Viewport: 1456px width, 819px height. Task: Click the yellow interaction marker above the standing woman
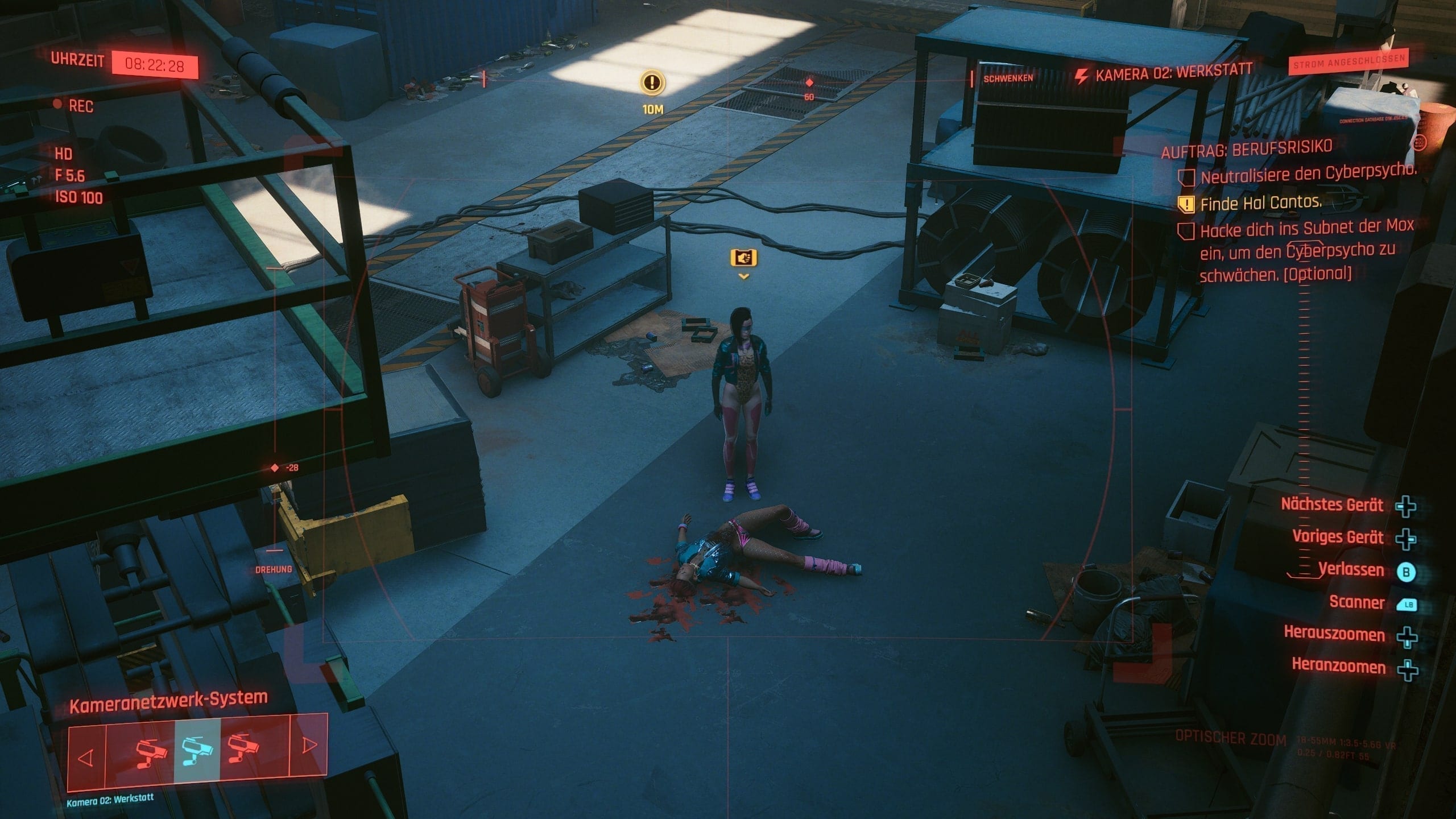pos(743,258)
